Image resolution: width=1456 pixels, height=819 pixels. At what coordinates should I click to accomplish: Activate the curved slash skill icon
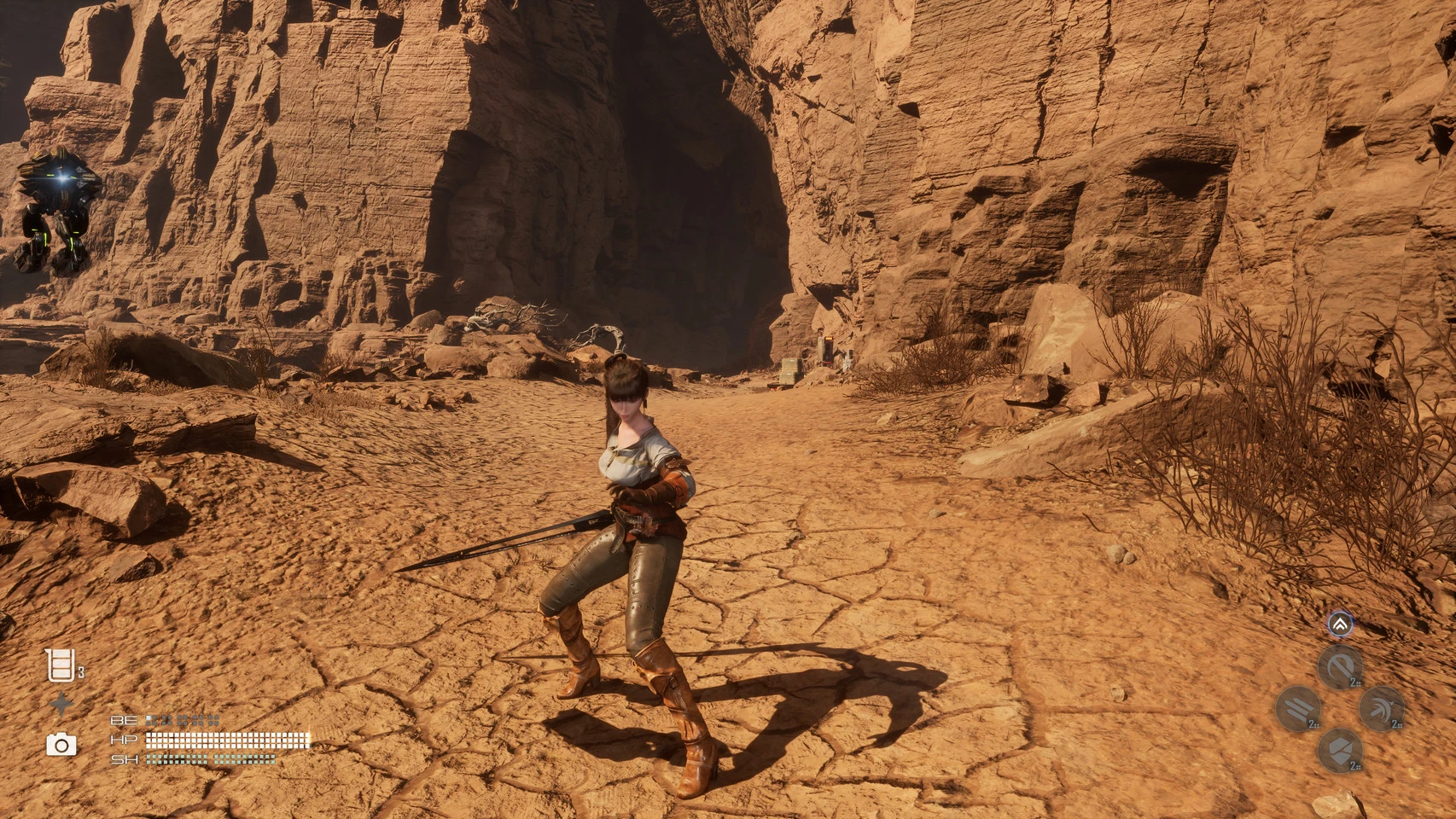pyautogui.click(x=1339, y=667)
